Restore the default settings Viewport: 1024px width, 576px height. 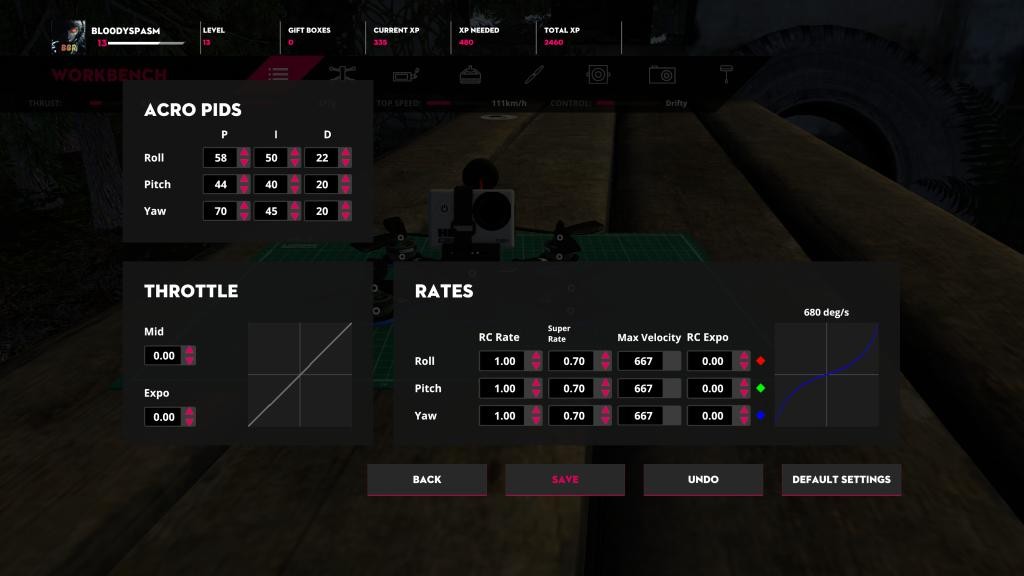tap(841, 480)
